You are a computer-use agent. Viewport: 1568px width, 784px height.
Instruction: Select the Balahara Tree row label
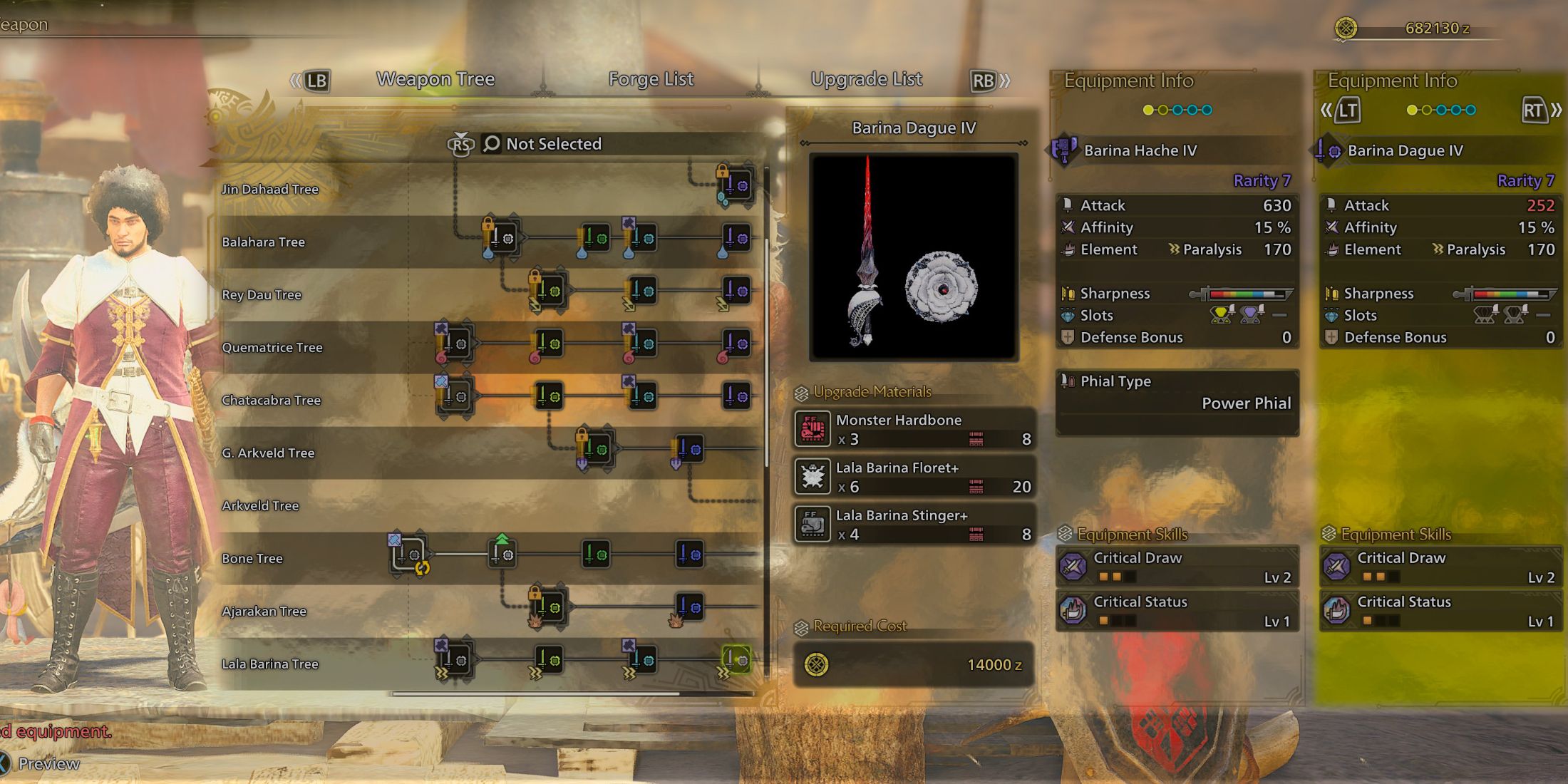[263, 242]
